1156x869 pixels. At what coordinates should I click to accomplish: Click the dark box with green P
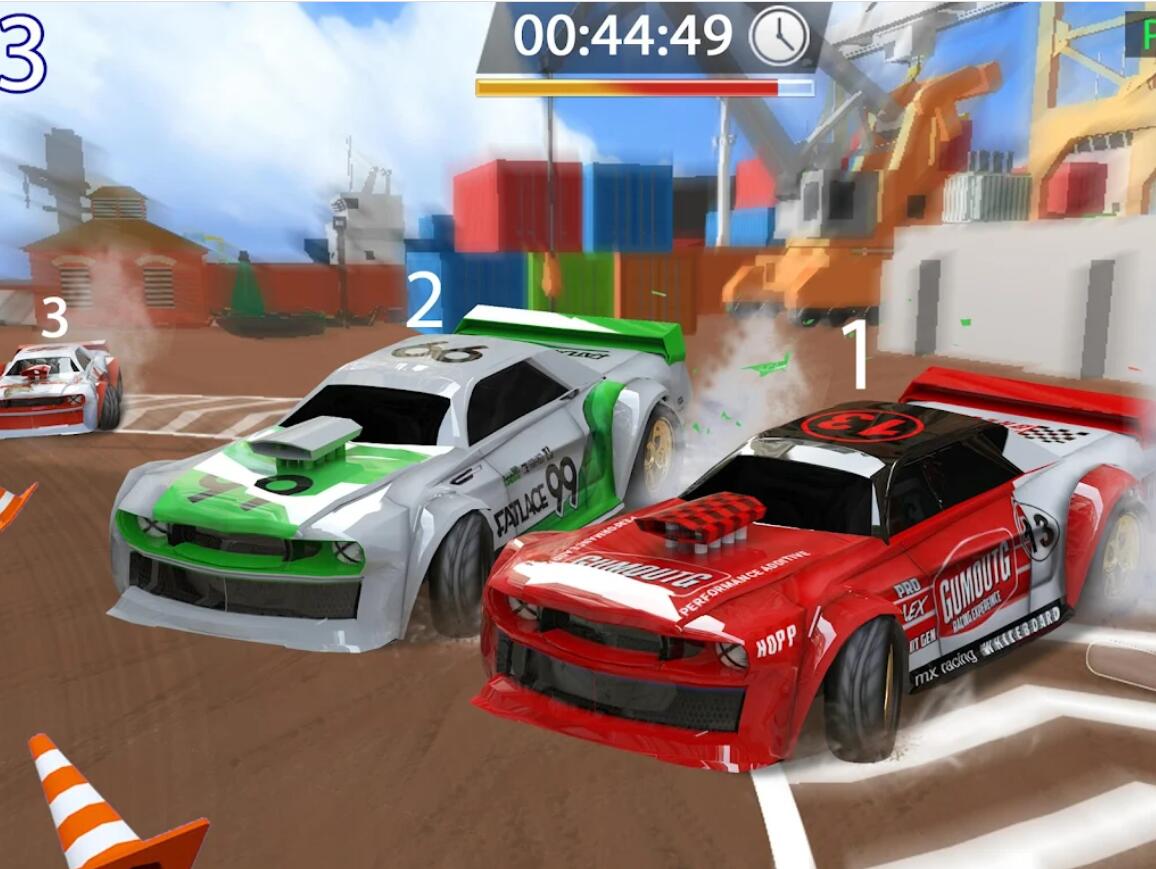point(1141,33)
